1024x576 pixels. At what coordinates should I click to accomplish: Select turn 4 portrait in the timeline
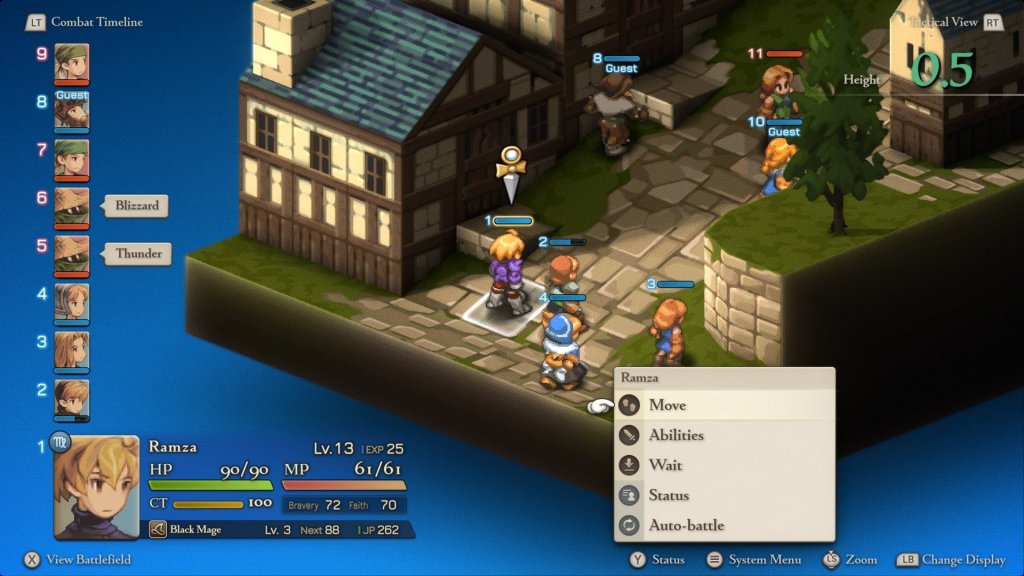[71, 302]
